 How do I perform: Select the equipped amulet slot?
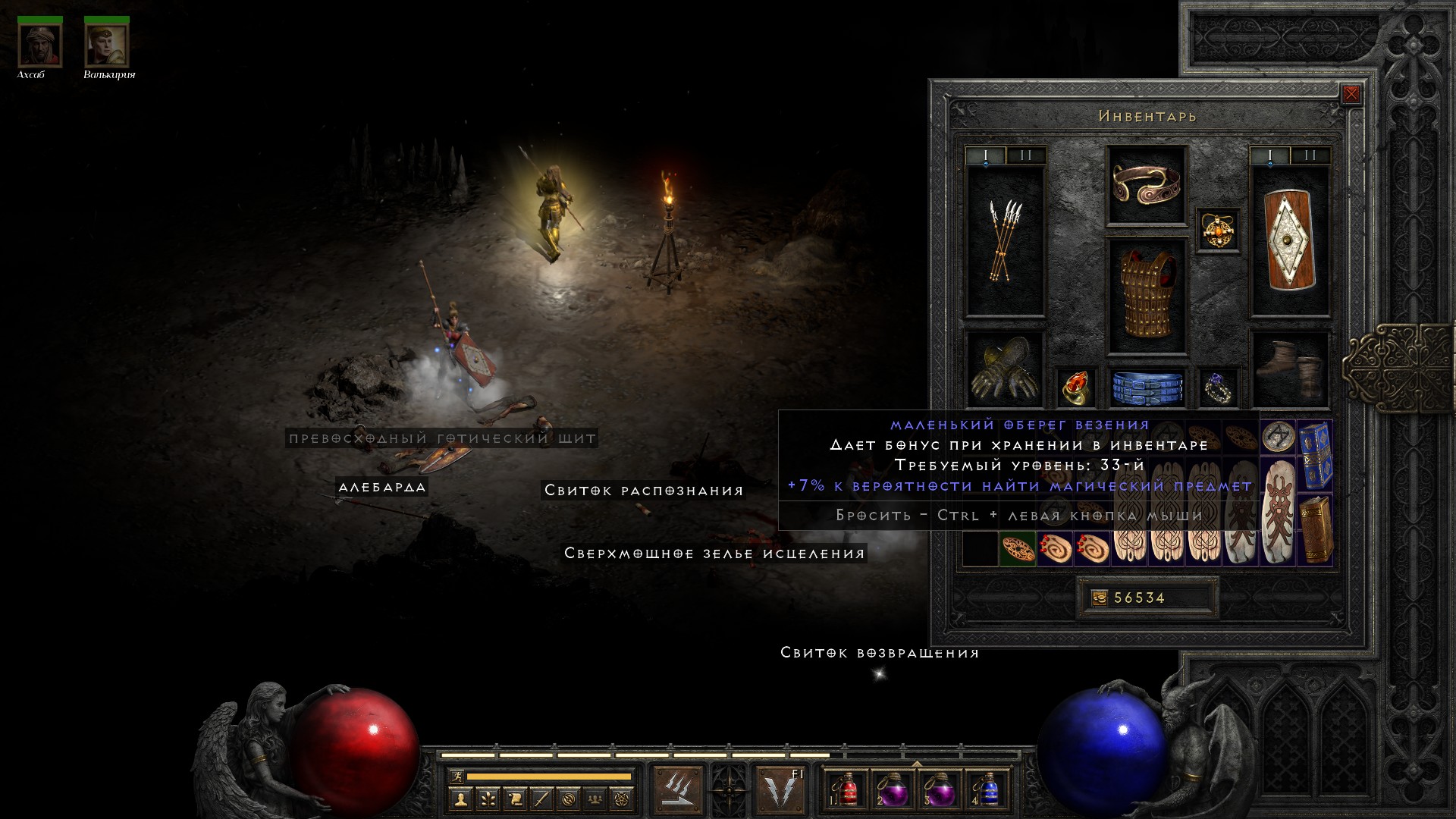tap(1219, 230)
